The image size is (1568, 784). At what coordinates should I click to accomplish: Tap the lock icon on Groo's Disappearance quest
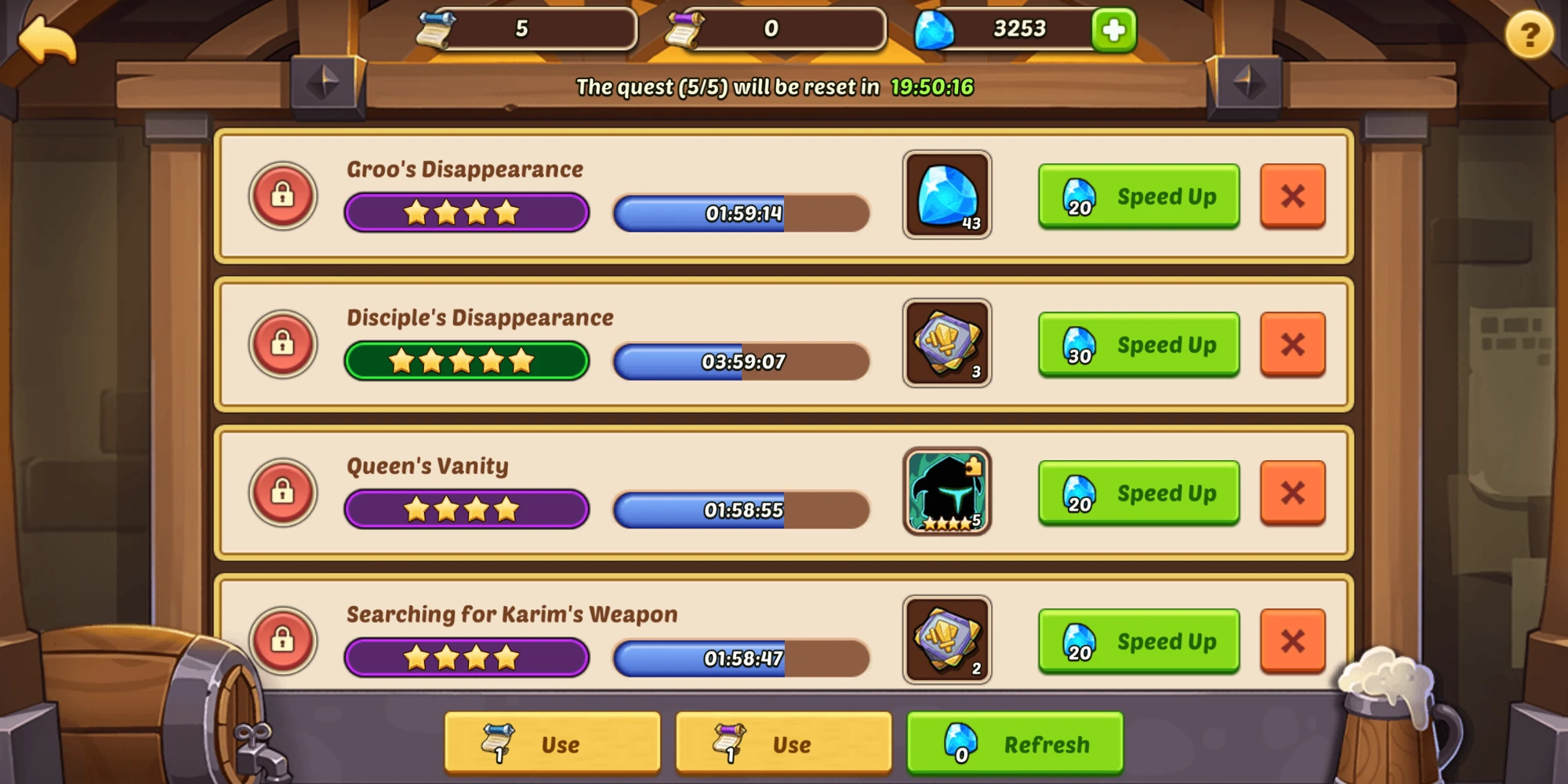(283, 195)
